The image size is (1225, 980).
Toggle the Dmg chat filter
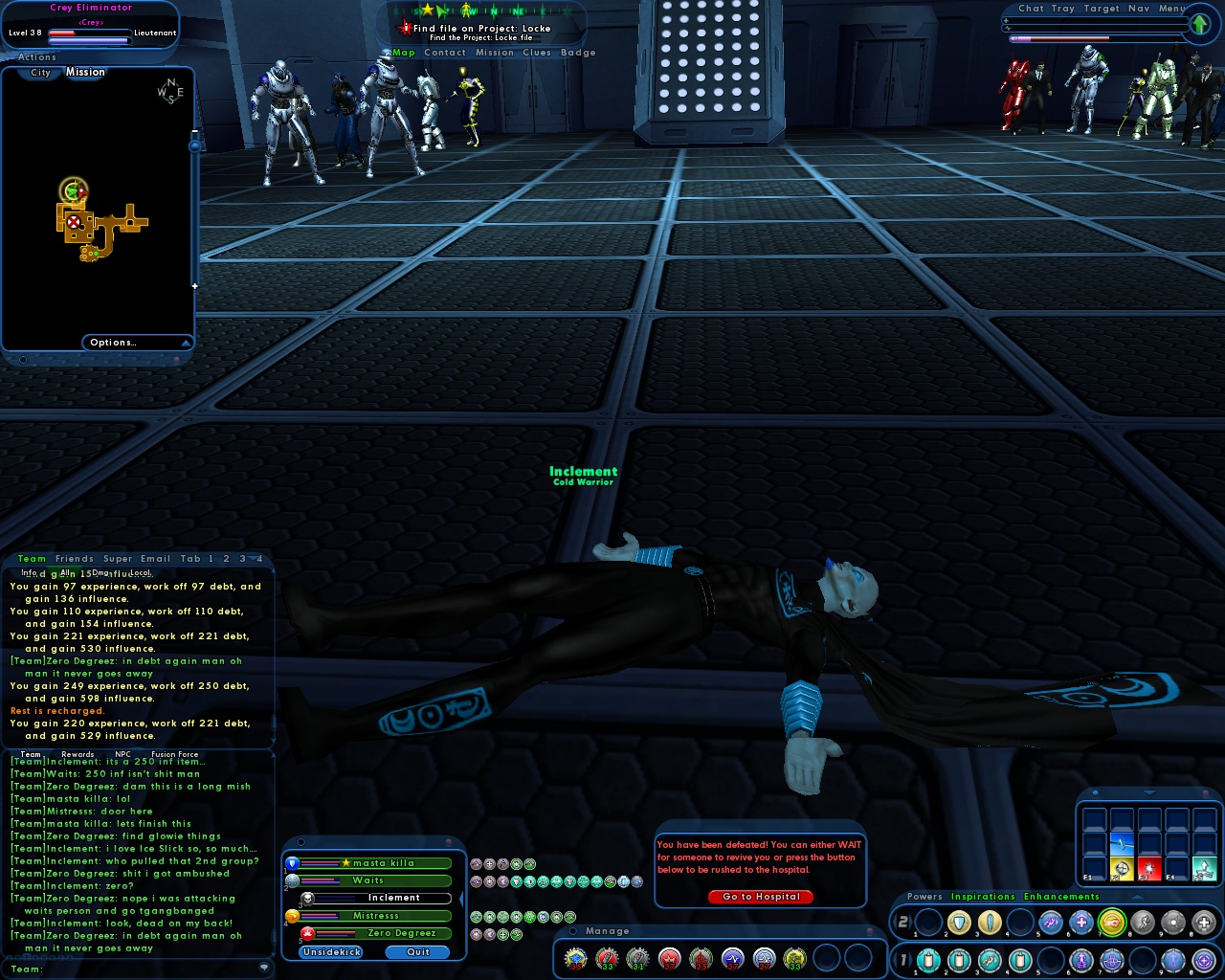pos(100,572)
